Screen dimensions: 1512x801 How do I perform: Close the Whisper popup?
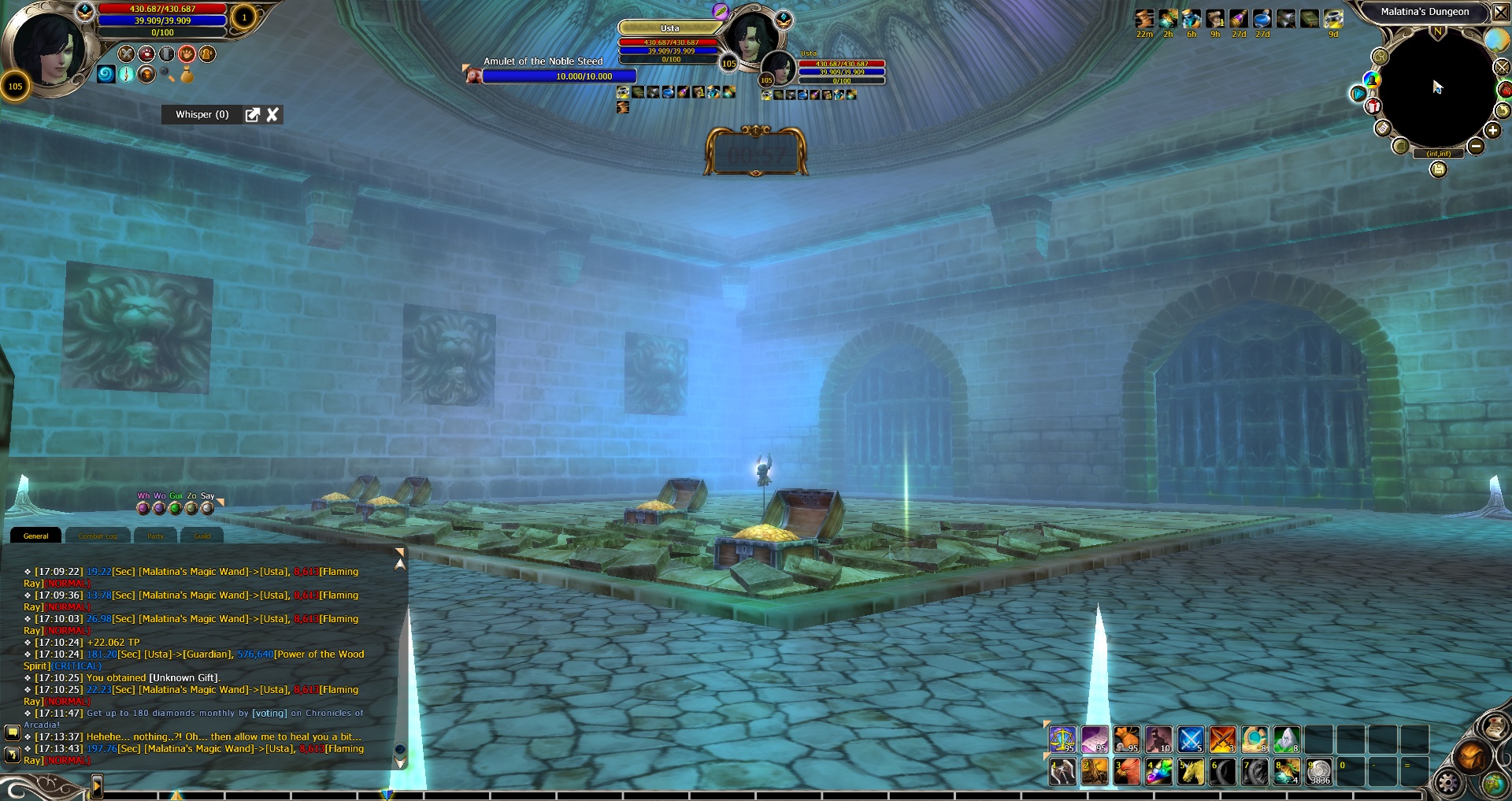point(272,115)
